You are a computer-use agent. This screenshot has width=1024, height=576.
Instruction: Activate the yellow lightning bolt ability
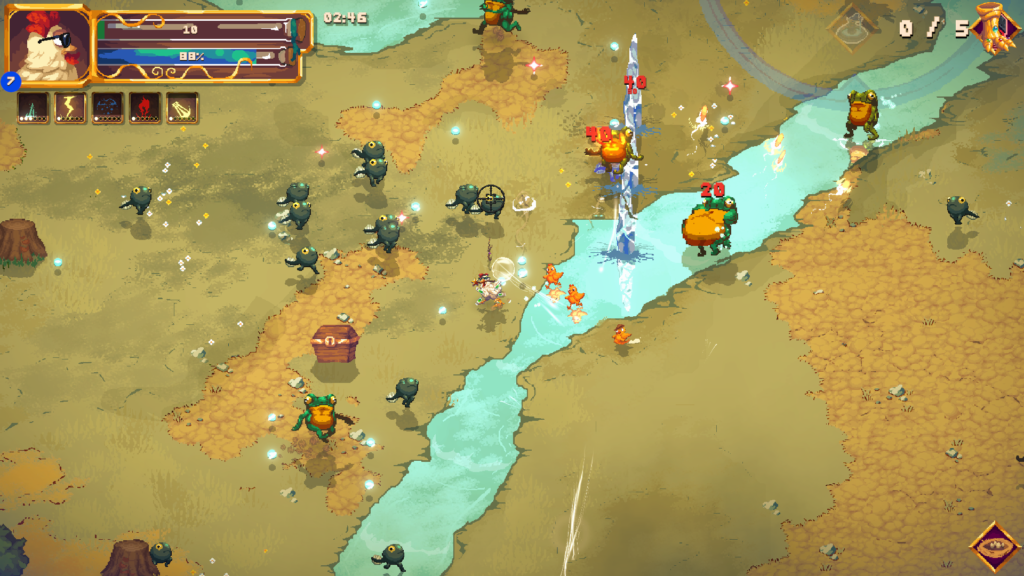tap(70, 108)
